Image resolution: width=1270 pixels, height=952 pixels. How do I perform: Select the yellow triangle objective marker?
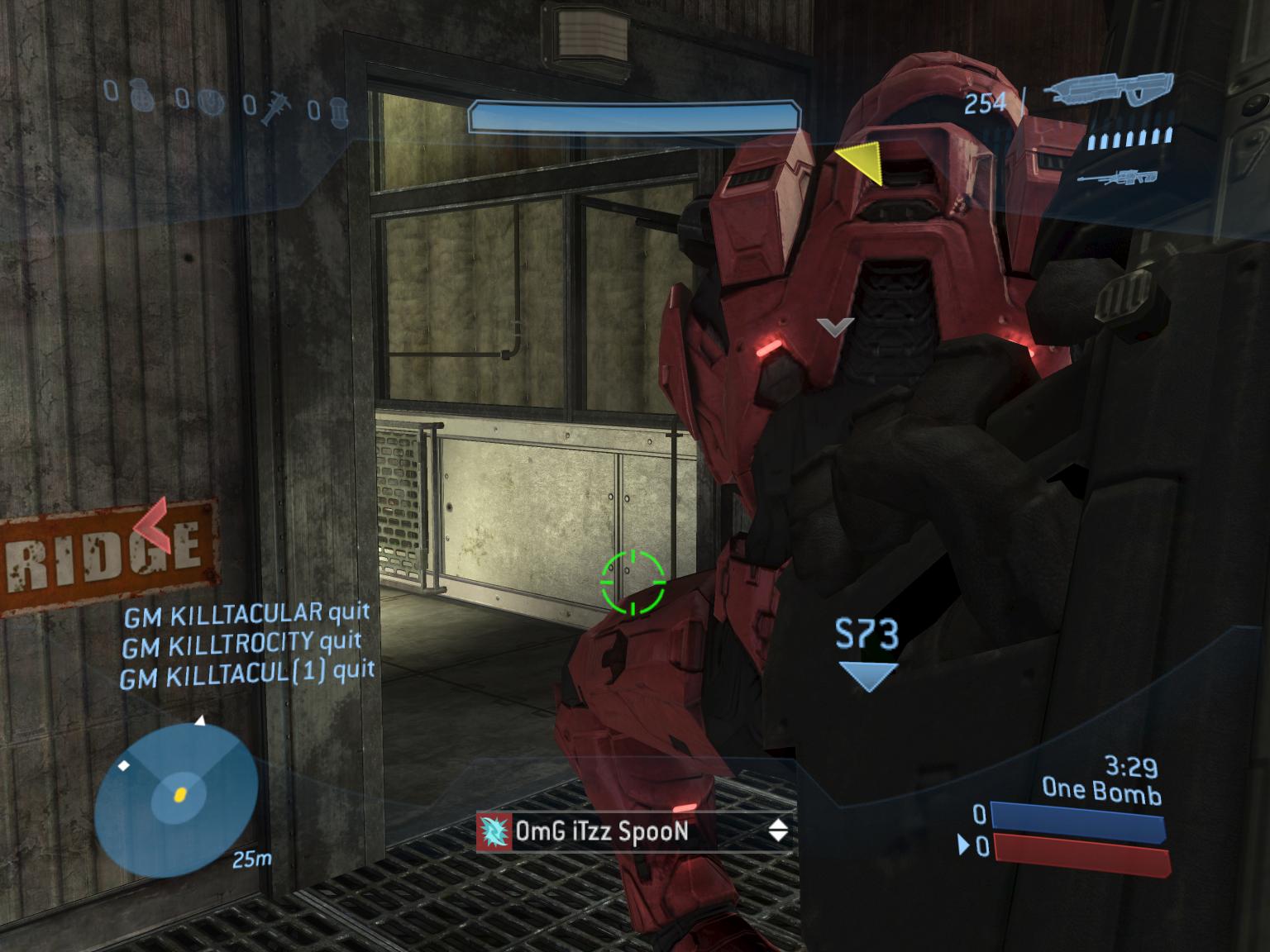click(862, 163)
